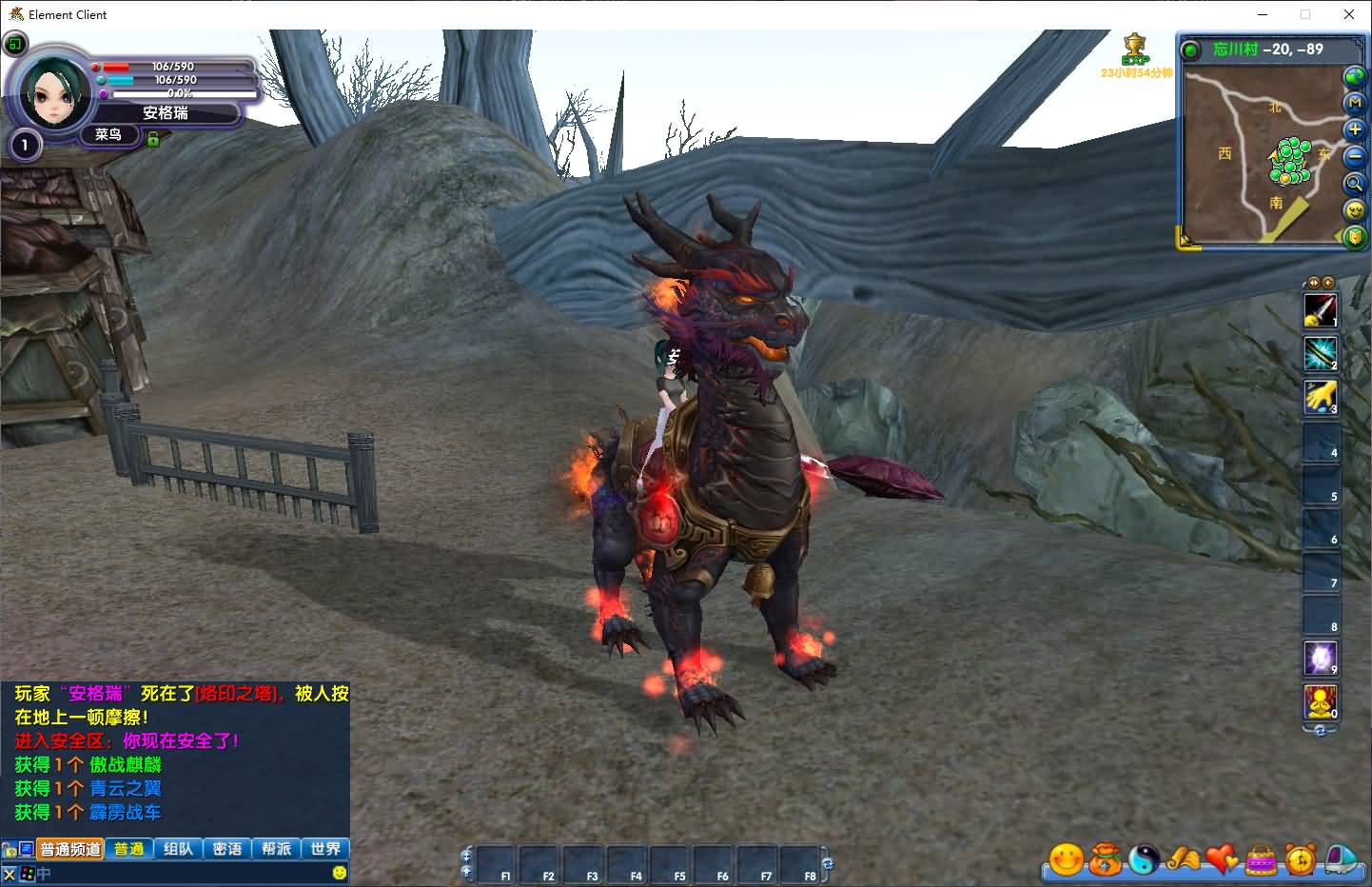This screenshot has height=887, width=1372.
Task: Close the Element Client window
Action: click(x=1348, y=14)
